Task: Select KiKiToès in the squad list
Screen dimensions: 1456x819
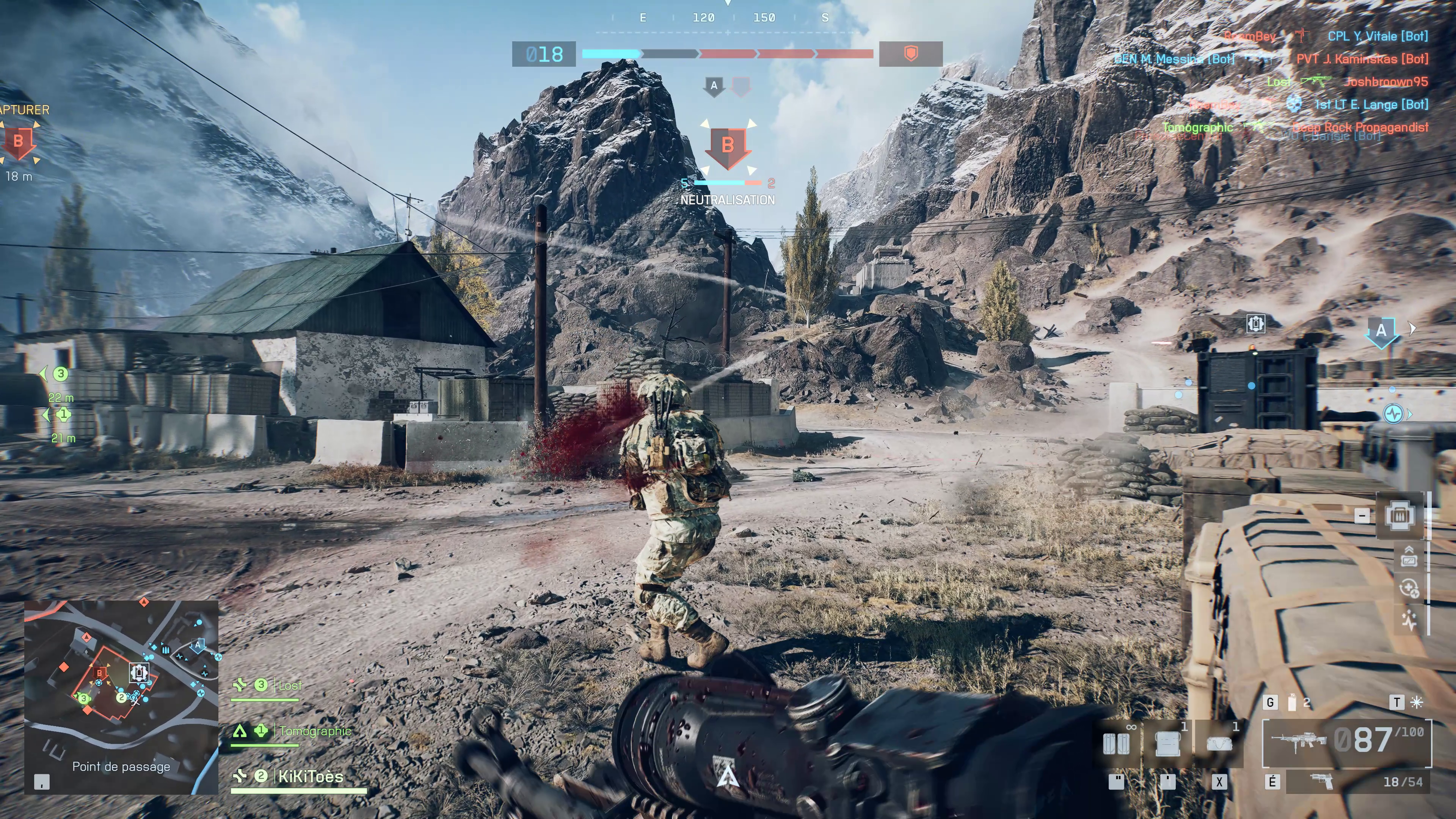Action: coord(310,777)
